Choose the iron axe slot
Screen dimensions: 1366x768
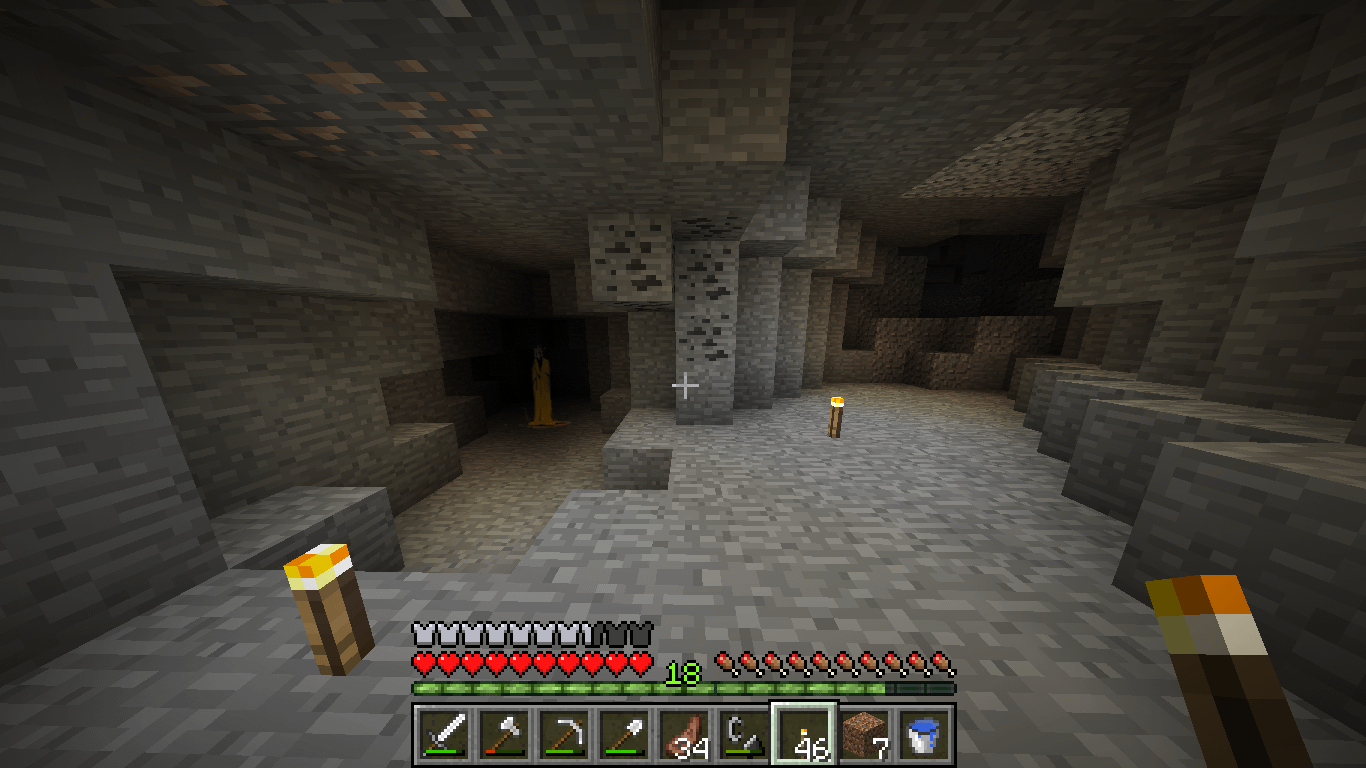[x=504, y=735]
